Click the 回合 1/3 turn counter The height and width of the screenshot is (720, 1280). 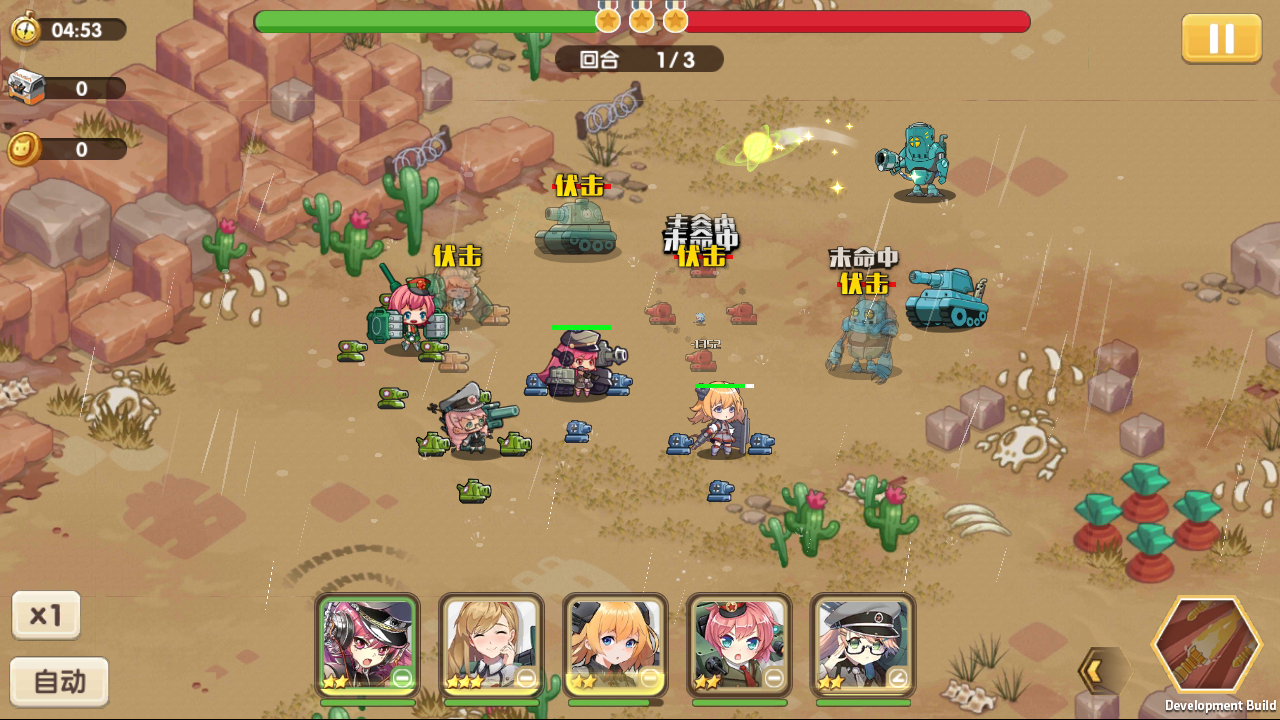coord(639,59)
